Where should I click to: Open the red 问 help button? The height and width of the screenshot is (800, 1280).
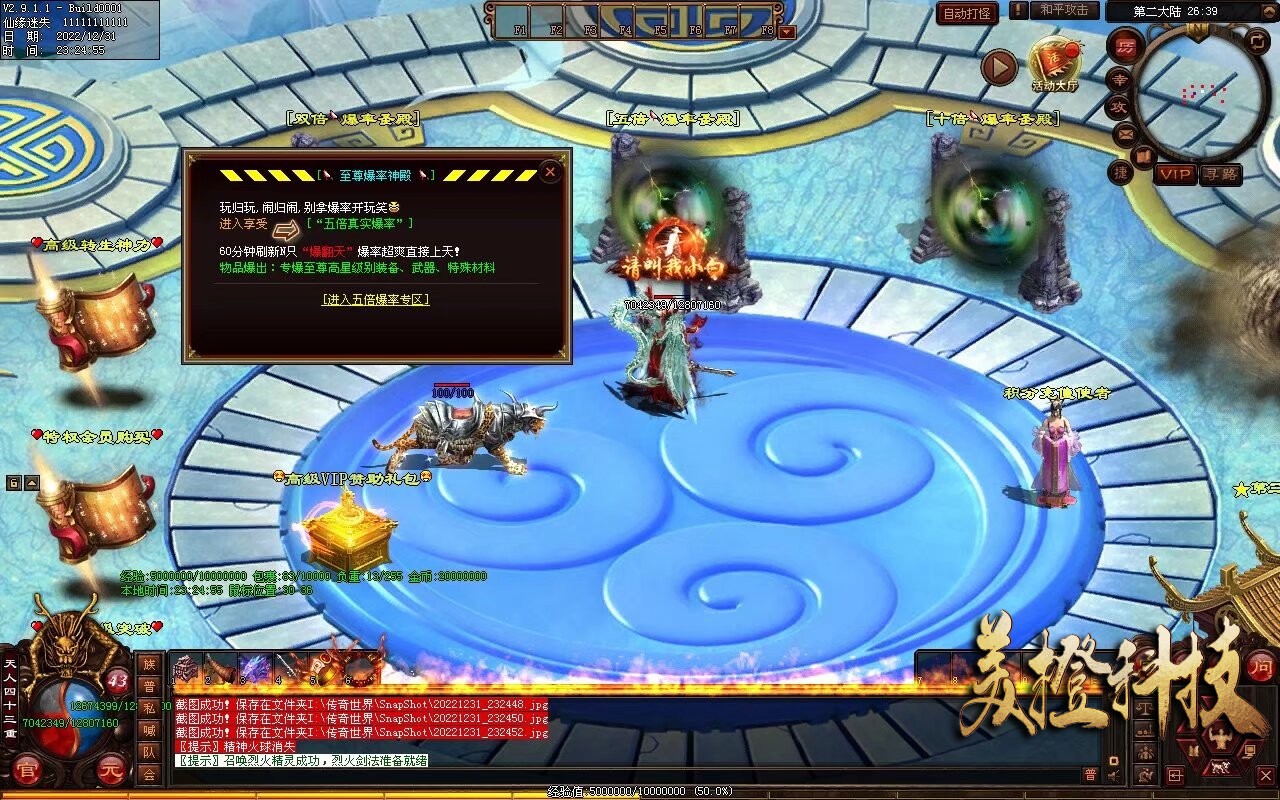(1262, 666)
